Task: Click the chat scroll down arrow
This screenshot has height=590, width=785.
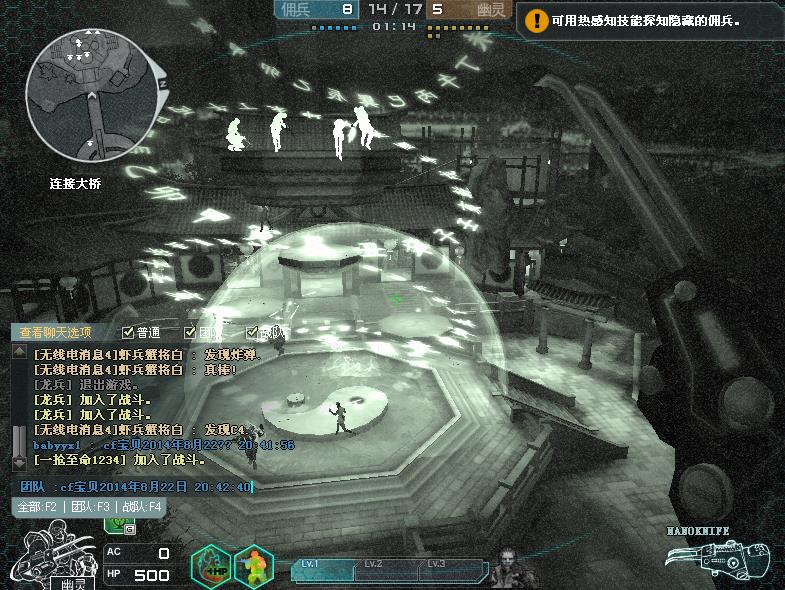Action: pos(19,464)
